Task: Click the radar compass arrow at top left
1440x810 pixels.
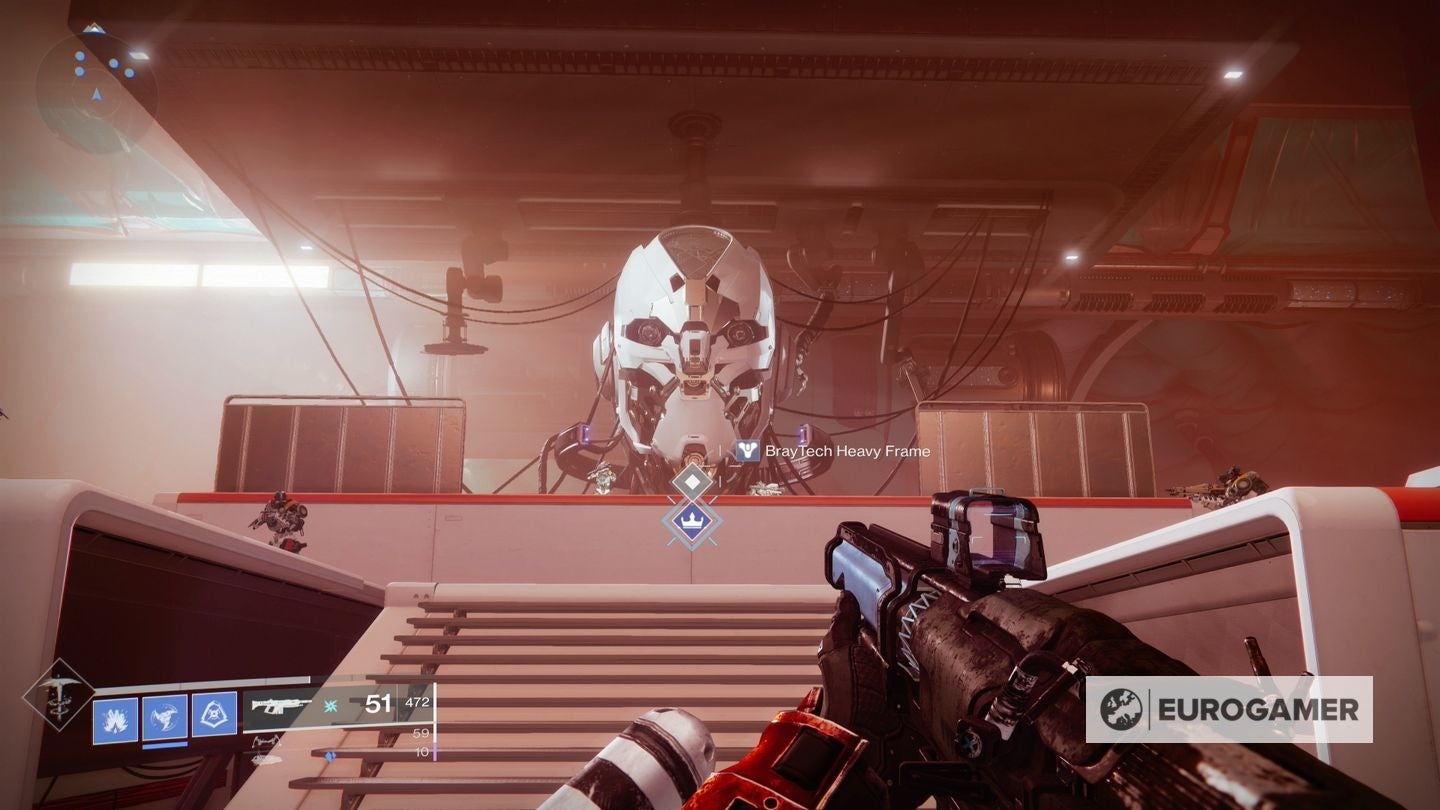Action: click(96, 95)
